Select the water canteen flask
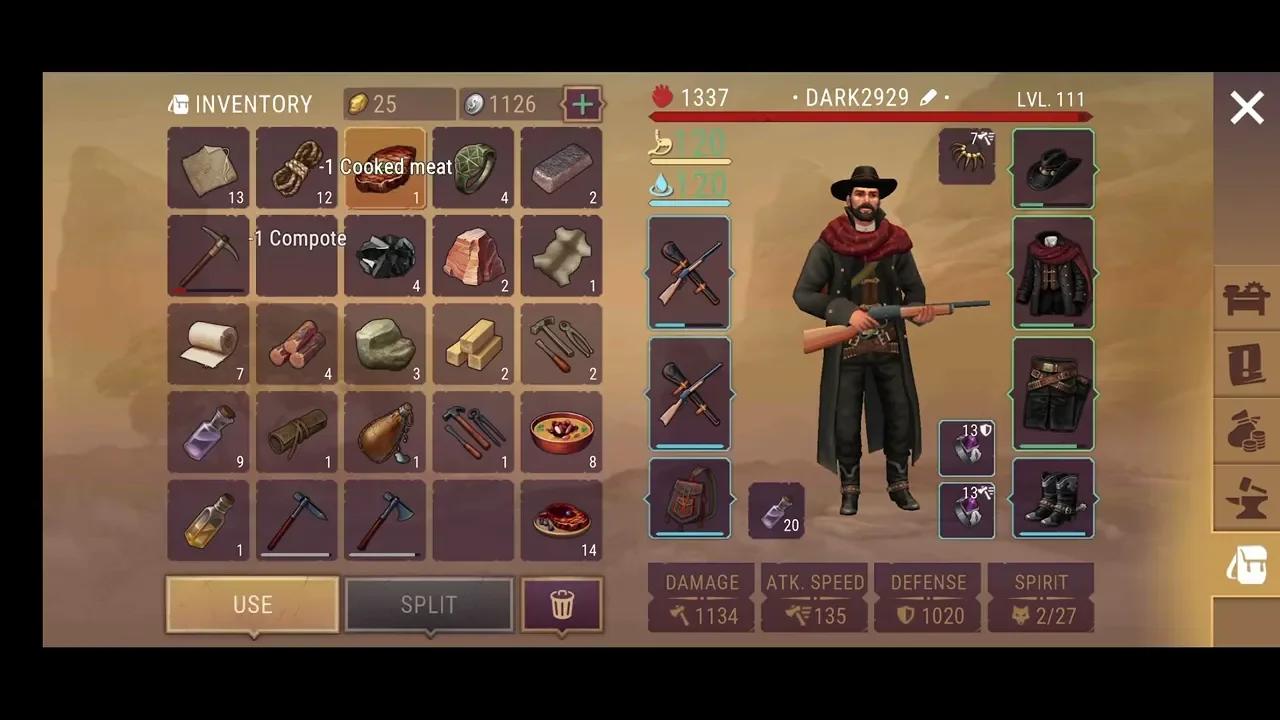Image resolution: width=1280 pixels, height=720 pixels. tap(385, 432)
